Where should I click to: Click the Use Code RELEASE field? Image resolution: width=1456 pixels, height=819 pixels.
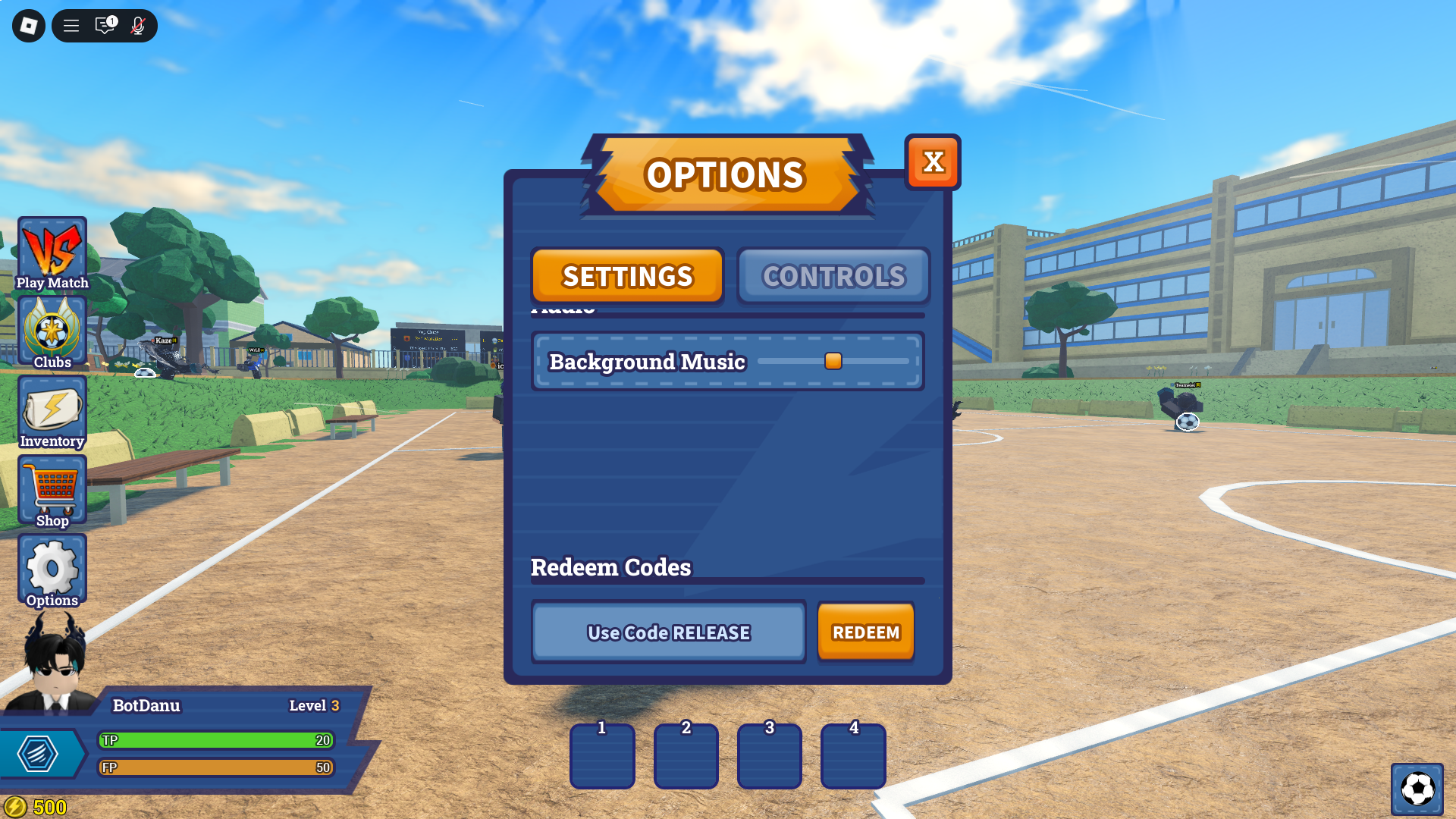point(668,632)
